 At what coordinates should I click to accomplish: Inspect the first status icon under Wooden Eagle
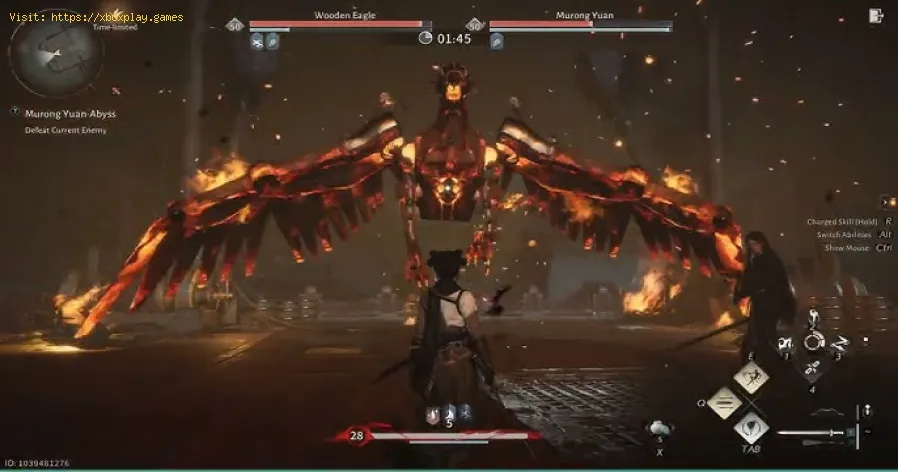click(x=258, y=41)
